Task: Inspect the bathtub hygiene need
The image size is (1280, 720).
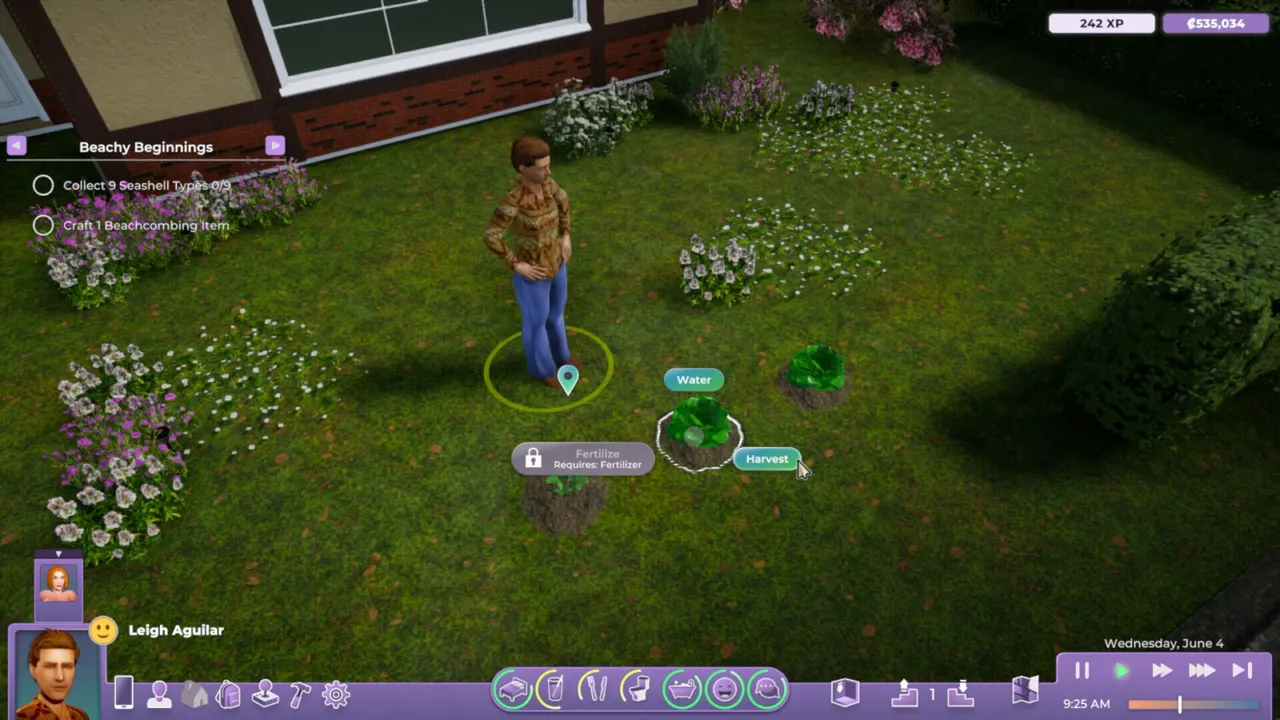Action: coord(681,688)
